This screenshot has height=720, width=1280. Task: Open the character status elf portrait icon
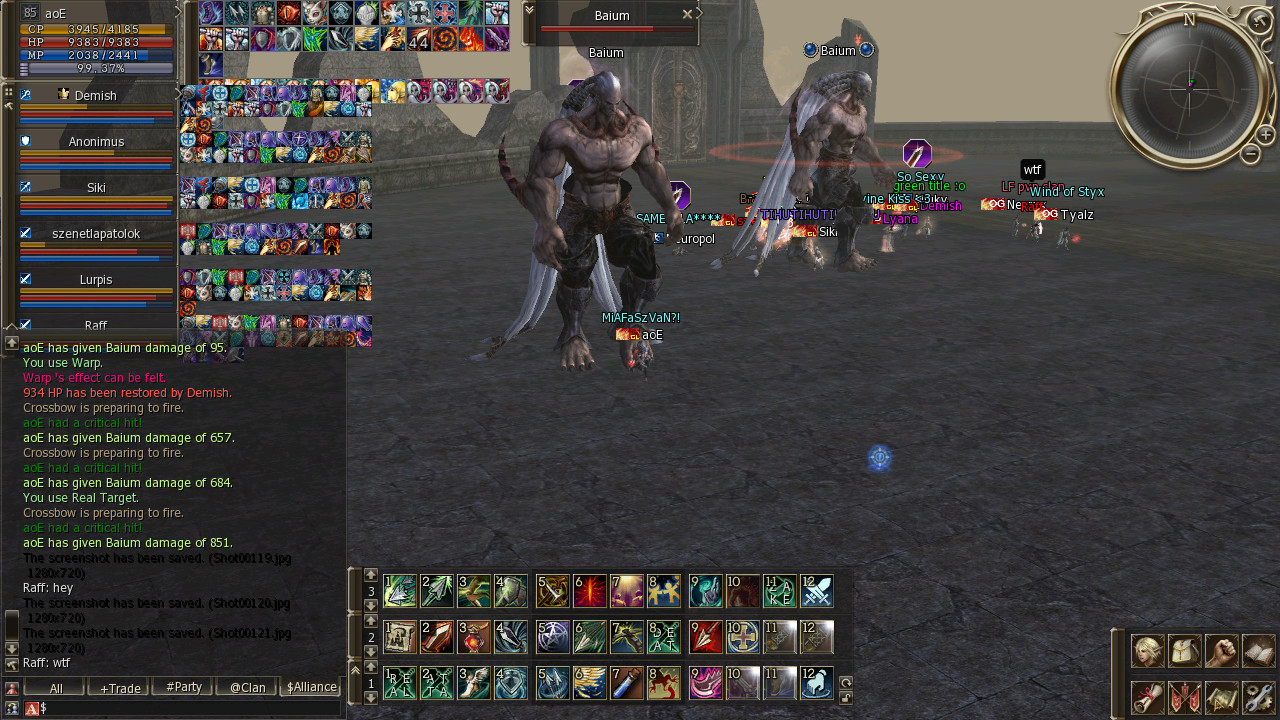click(1148, 651)
